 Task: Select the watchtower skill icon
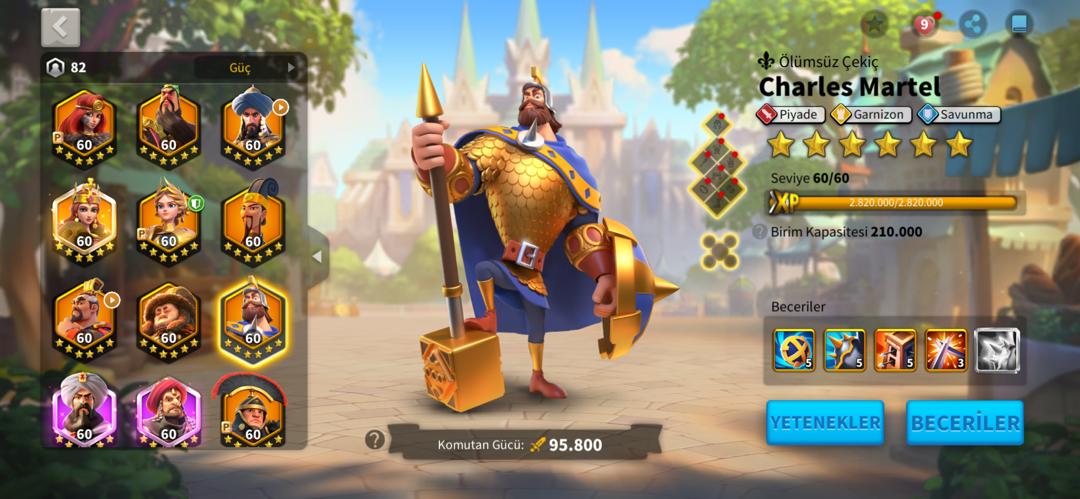point(895,350)
